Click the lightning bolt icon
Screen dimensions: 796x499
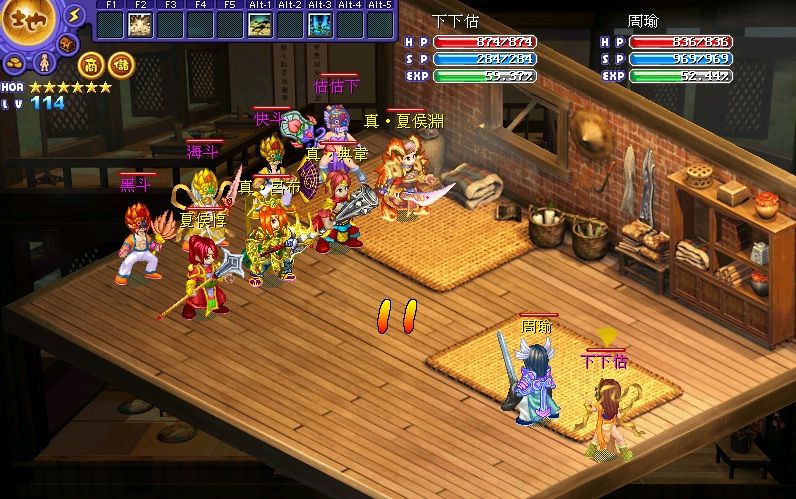(x=74, y=15)
